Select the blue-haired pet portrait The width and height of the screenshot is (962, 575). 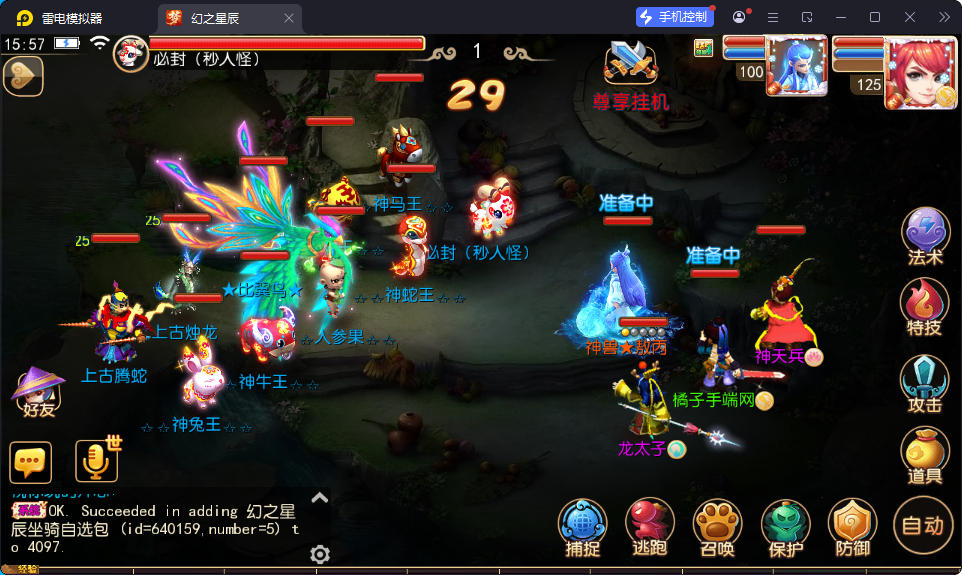(796, 66)
